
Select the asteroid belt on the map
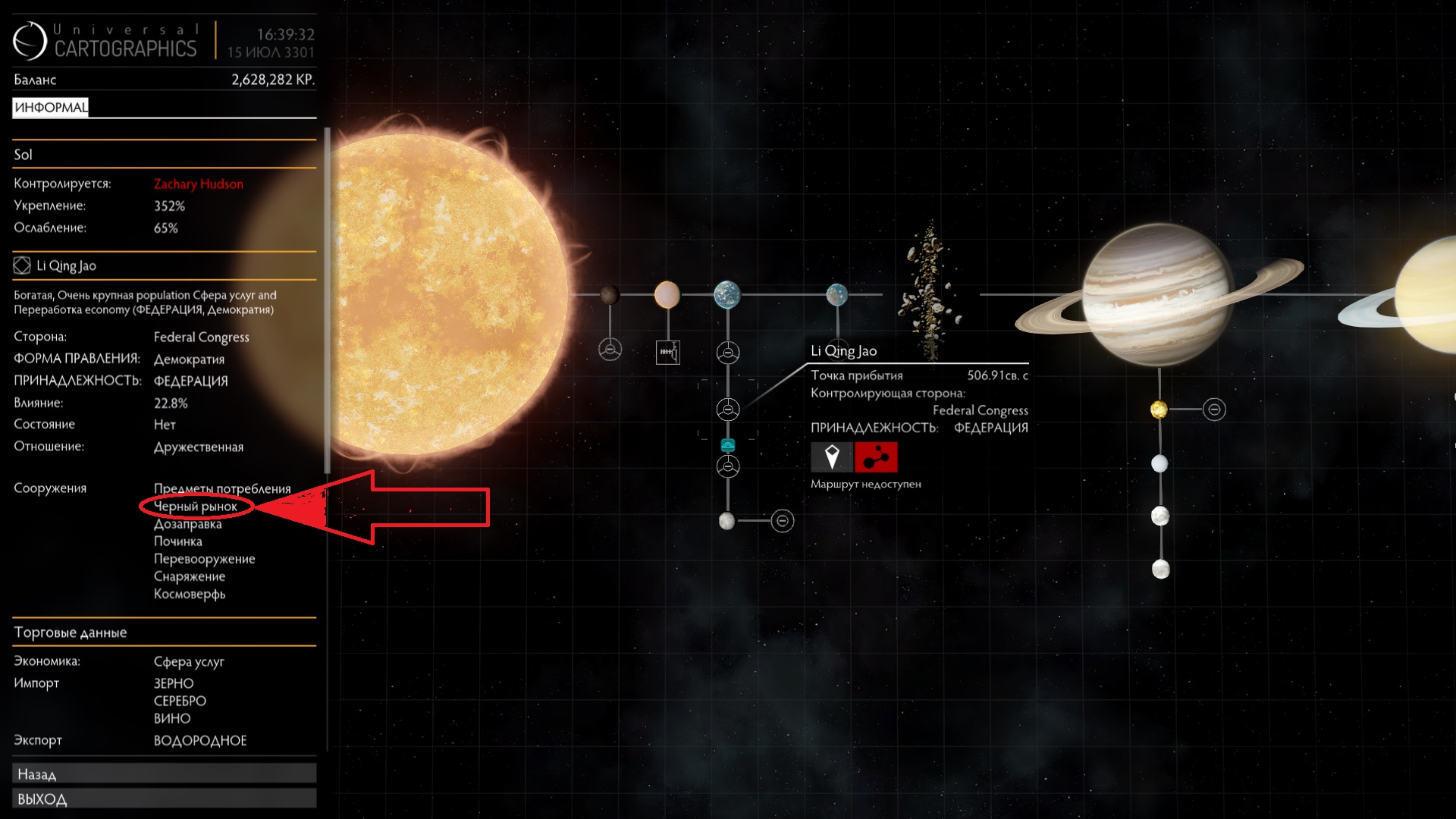tap(930, 292)
